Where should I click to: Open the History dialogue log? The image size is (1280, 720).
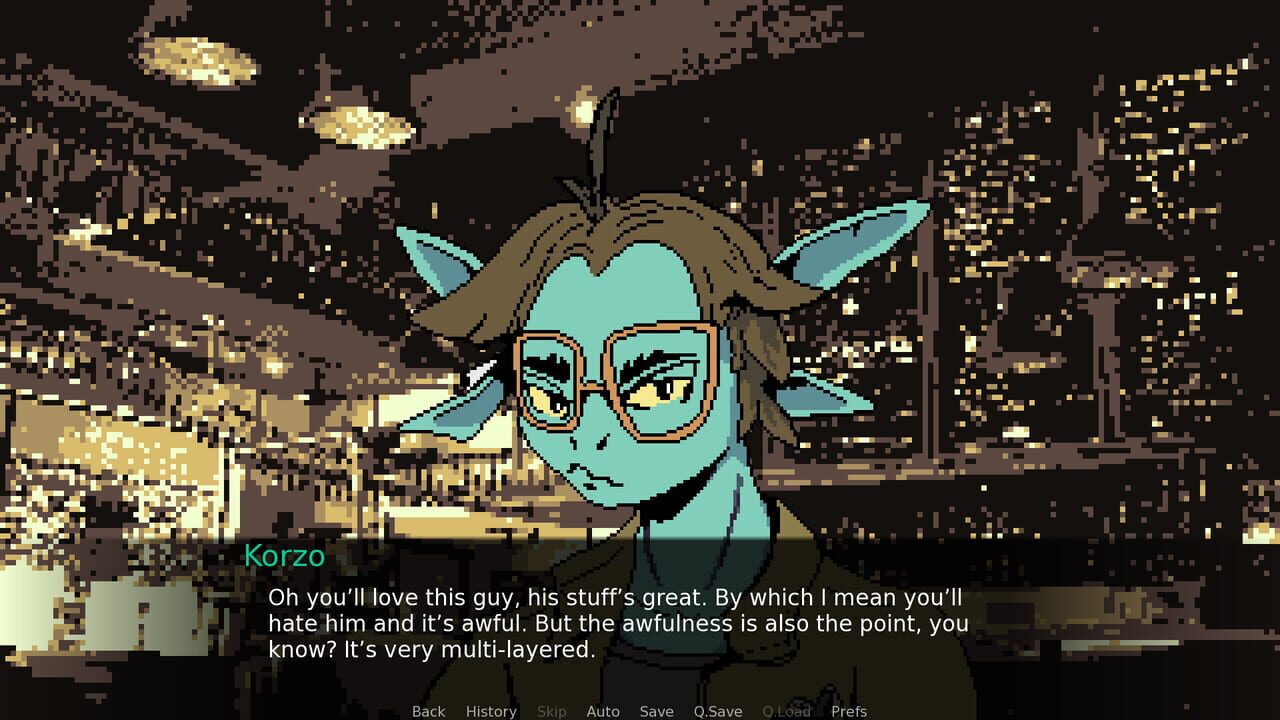coord(490,711)
